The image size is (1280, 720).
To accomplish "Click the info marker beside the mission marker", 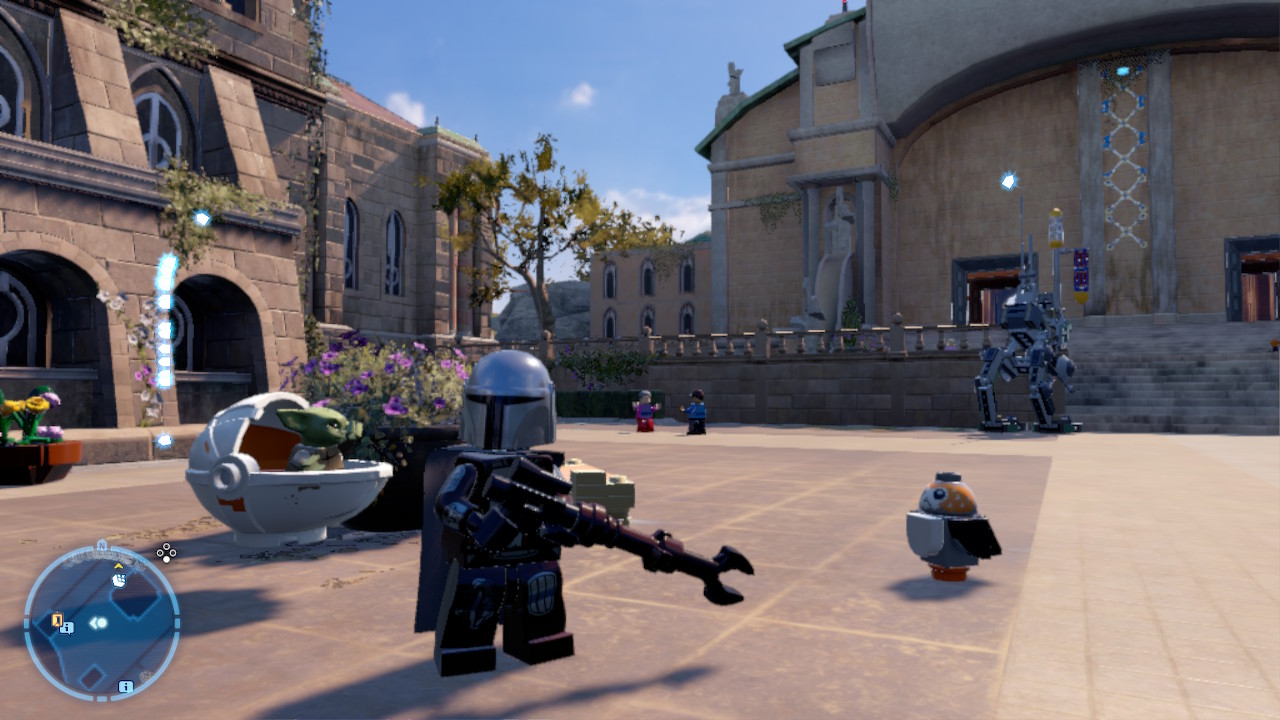I will [x=66, y=627].
